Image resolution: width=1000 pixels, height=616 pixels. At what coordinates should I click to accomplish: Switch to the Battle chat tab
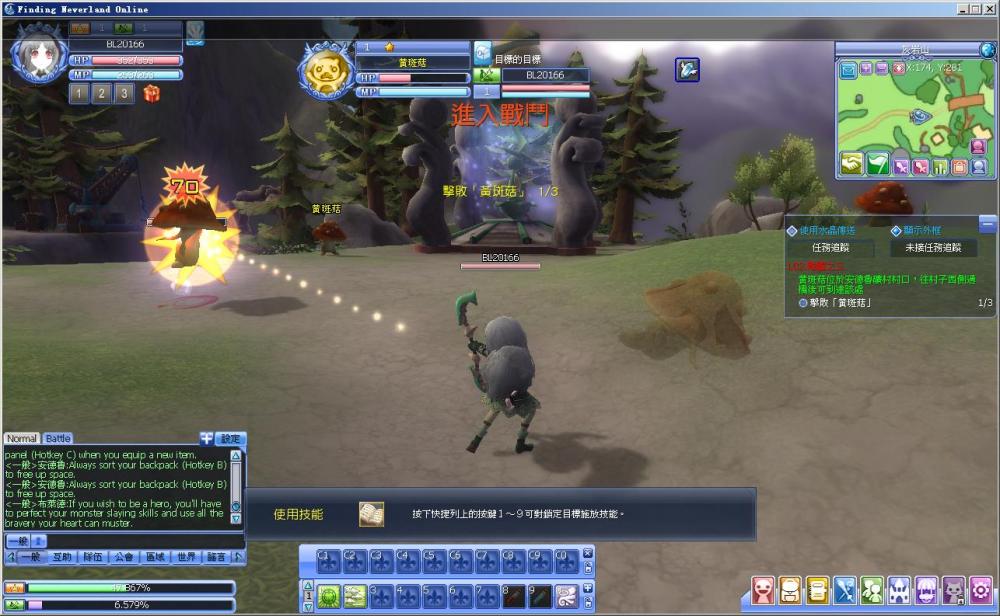click(x=58, y=439)
